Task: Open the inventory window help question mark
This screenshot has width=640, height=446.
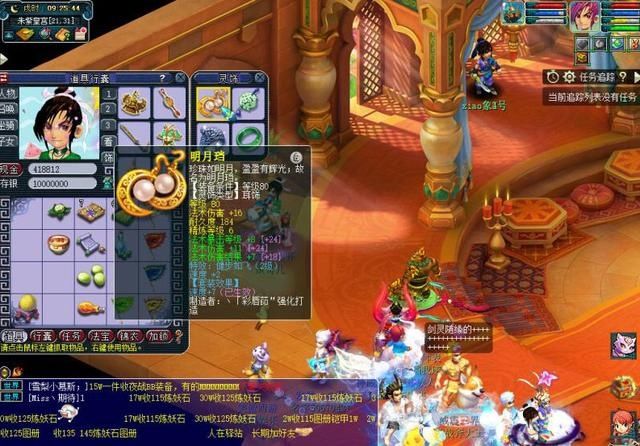Action: pos(162,77)
